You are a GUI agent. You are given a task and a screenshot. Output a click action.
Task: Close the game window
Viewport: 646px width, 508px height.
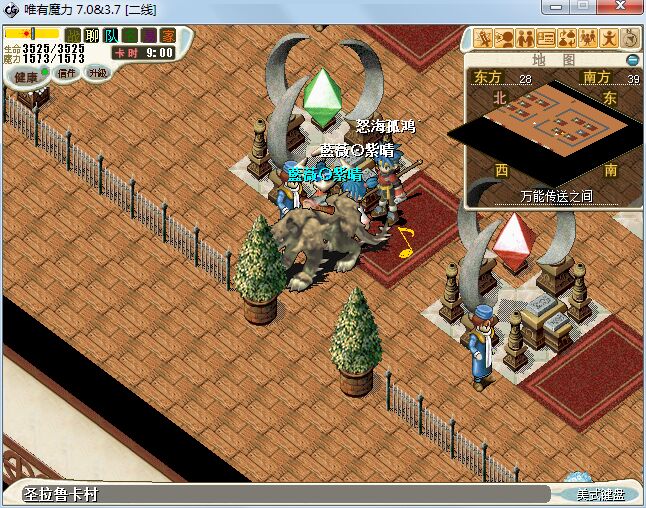(626, 9)
